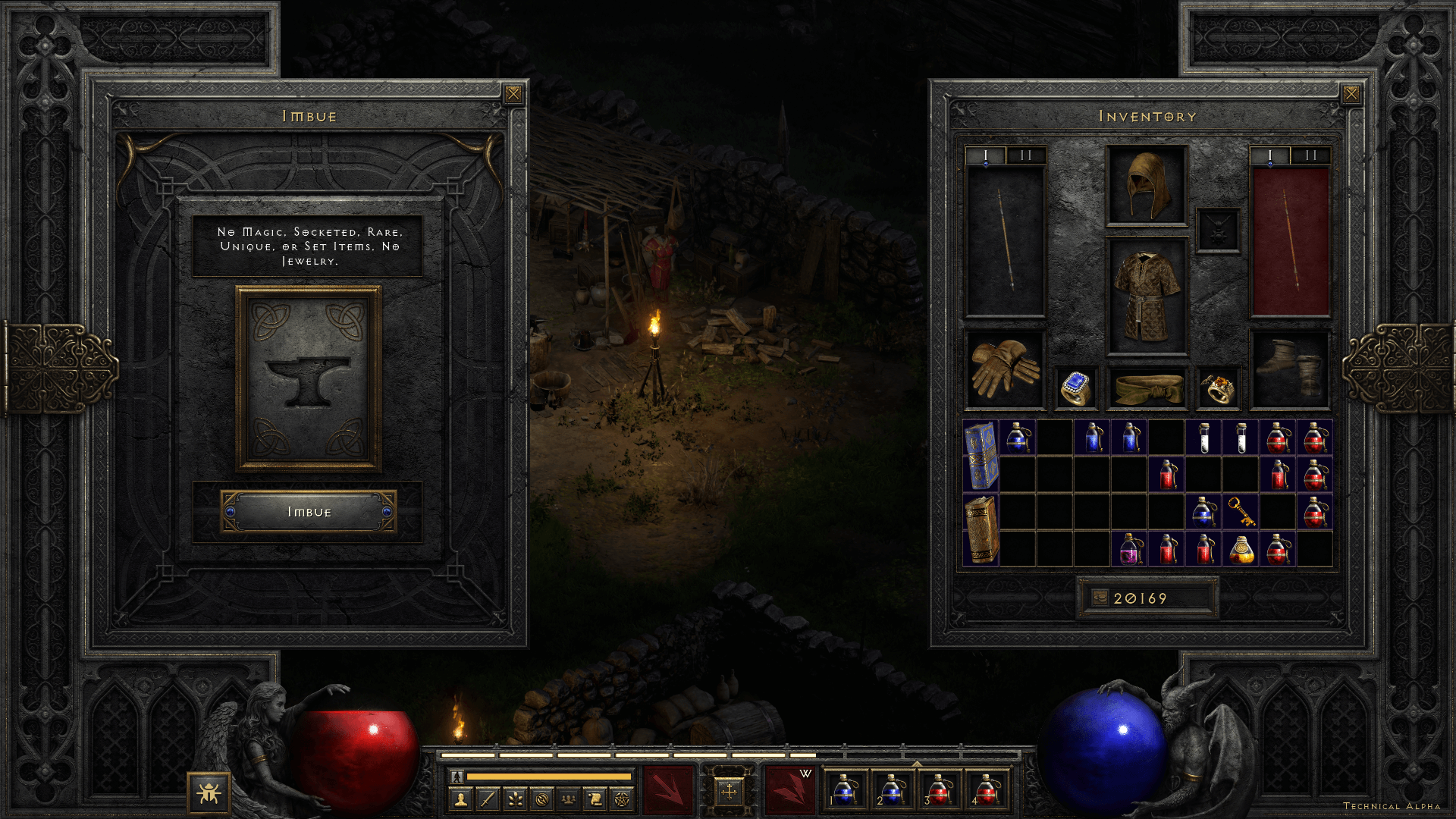1456x819 pixels.
Task: Select the anvil item slot
Action: [x=308, y=379]
